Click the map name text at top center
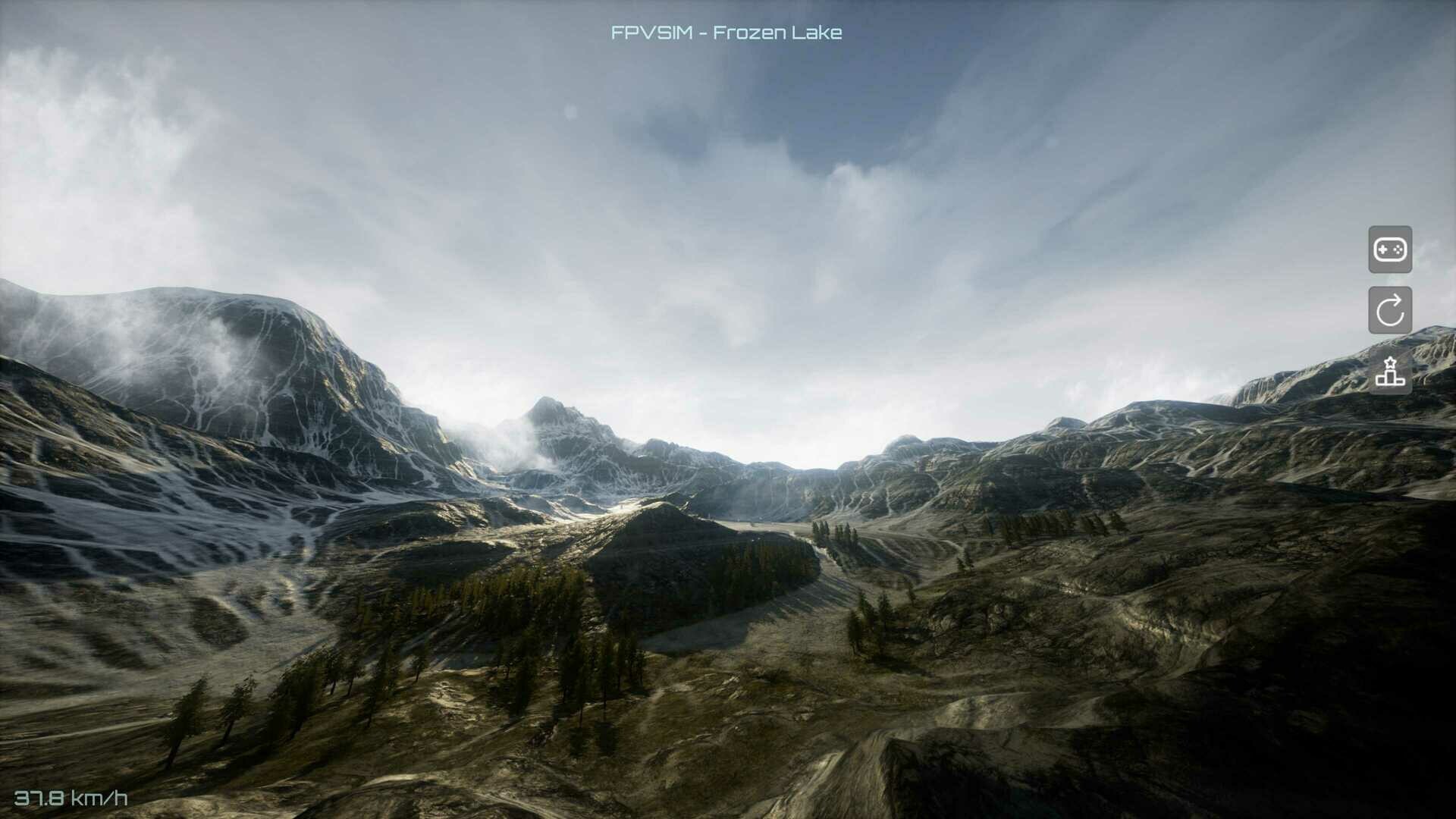 726,33
